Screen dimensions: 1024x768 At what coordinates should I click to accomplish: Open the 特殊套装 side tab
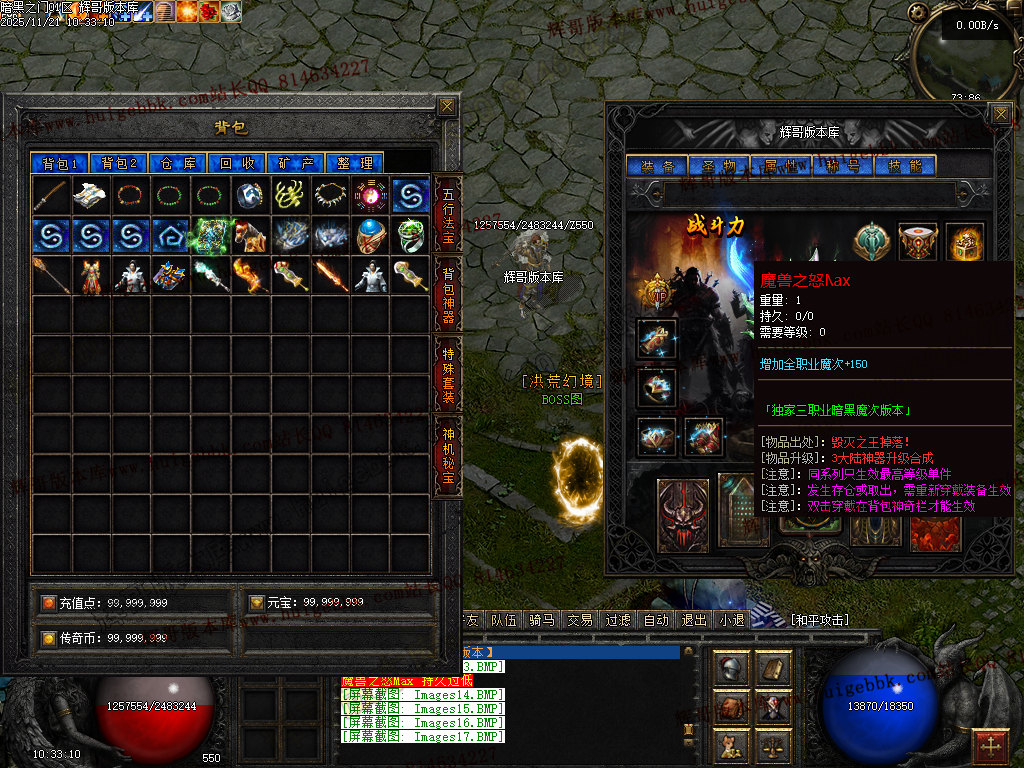(448, 374)
